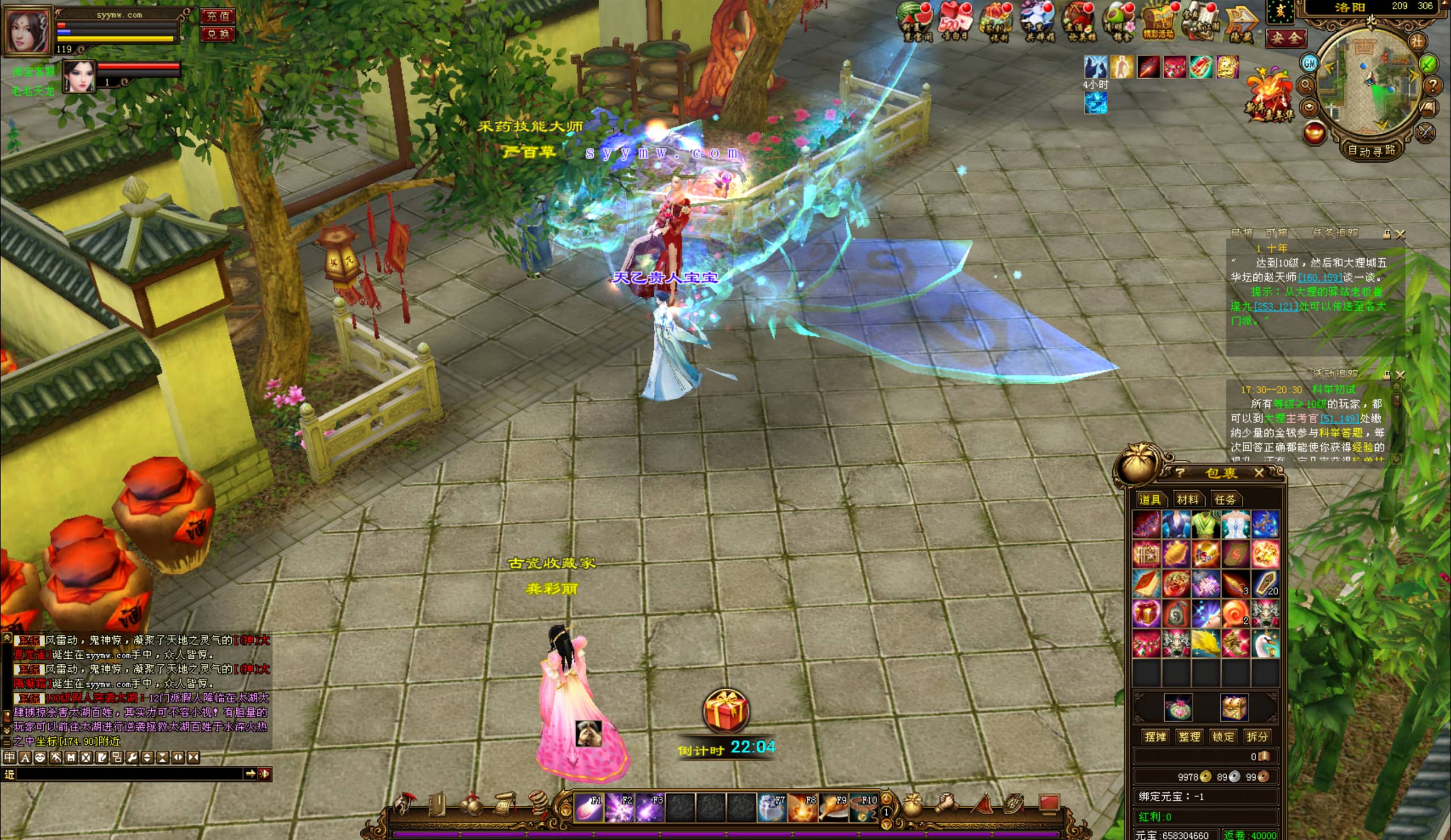Open a stall with 摆摊 button
Viewport: 1451px width, 840px height.
(1155, 736)
